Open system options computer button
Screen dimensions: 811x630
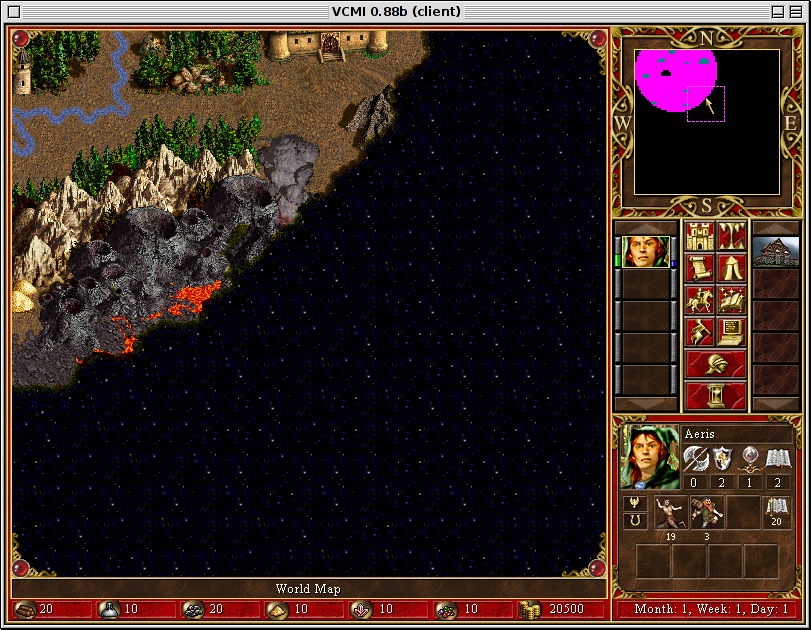731,330
